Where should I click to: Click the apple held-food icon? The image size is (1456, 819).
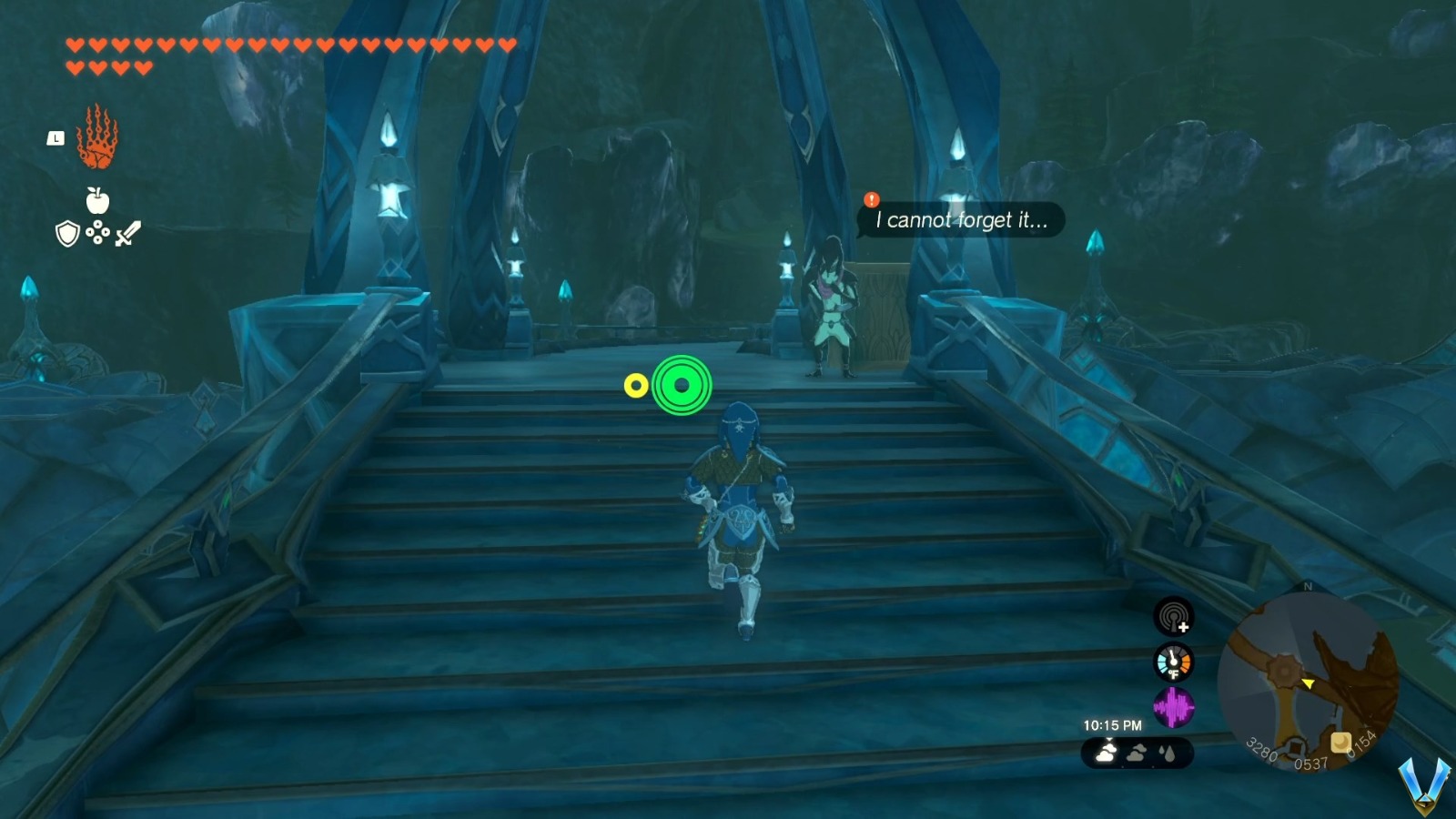96,203
